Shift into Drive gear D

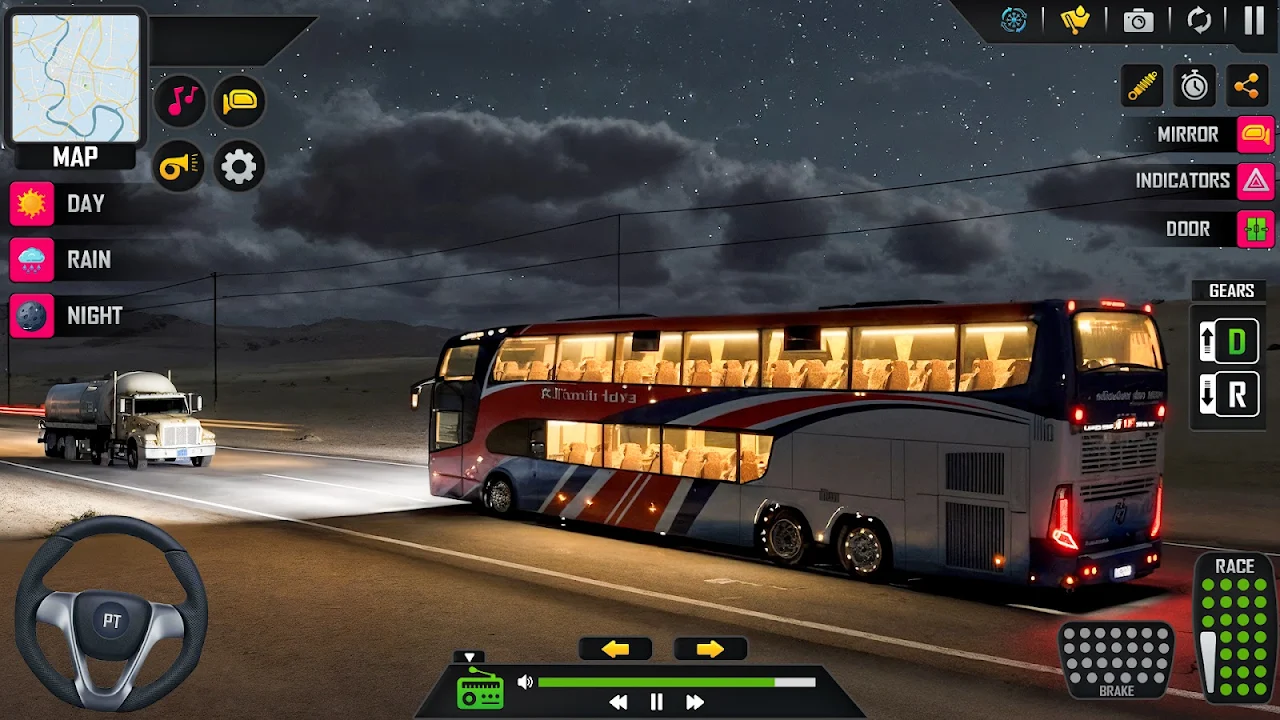pos(1230,342)
